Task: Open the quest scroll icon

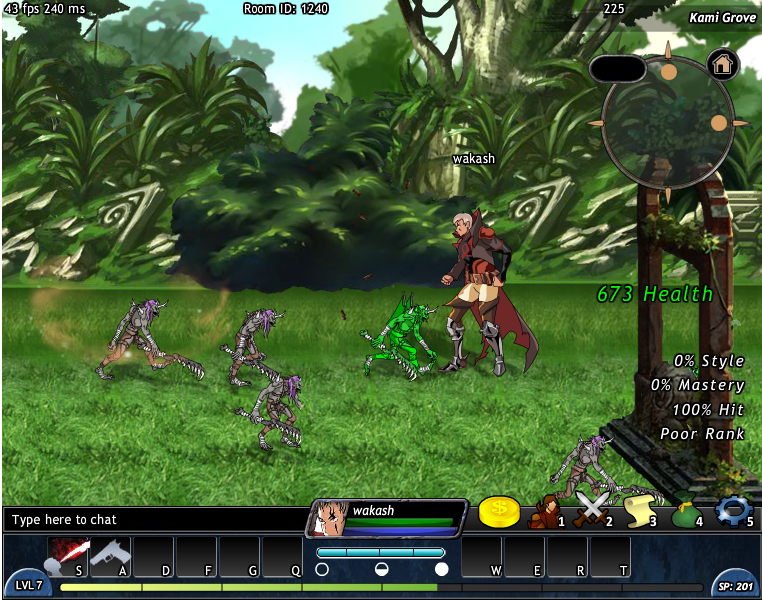Action: coord(638,512)
